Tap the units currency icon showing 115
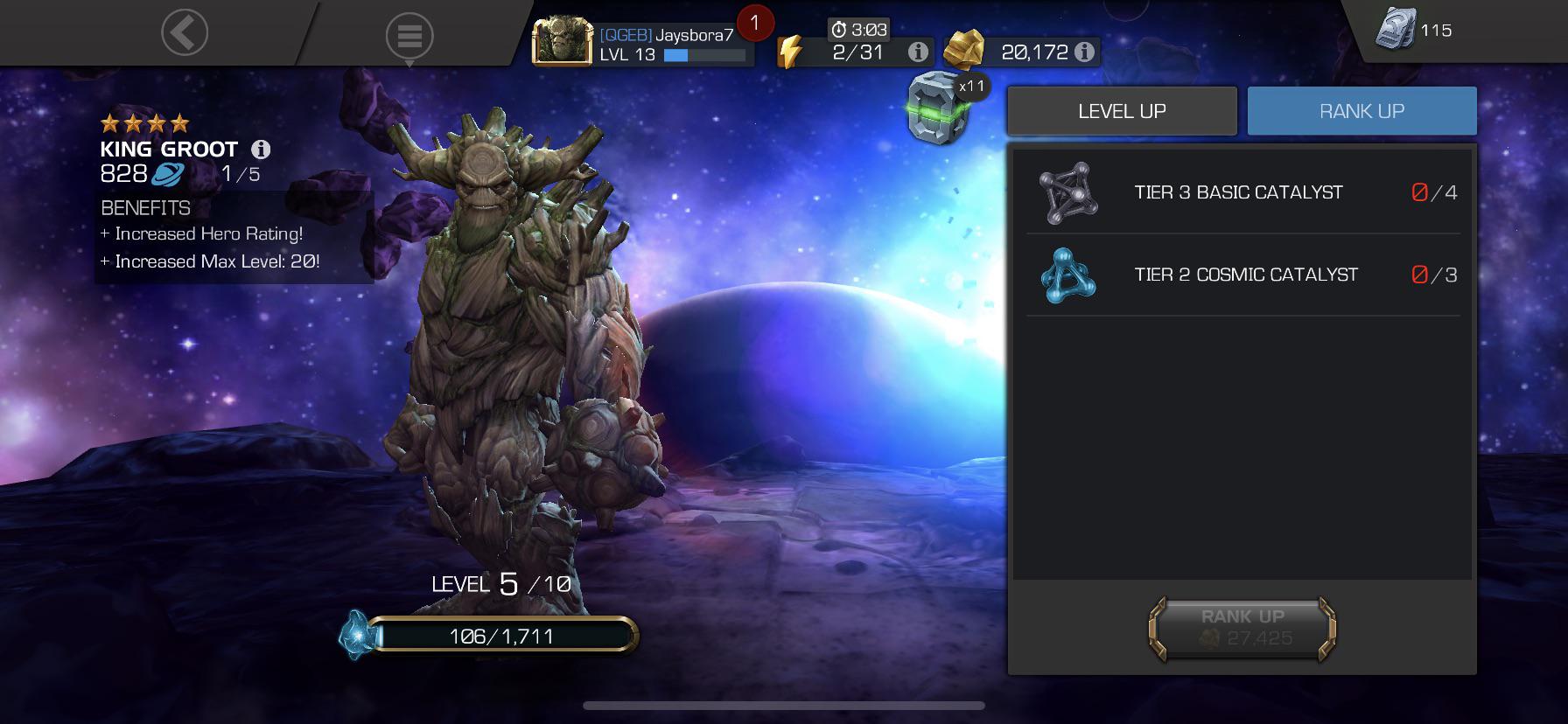 click(1394, 27)
